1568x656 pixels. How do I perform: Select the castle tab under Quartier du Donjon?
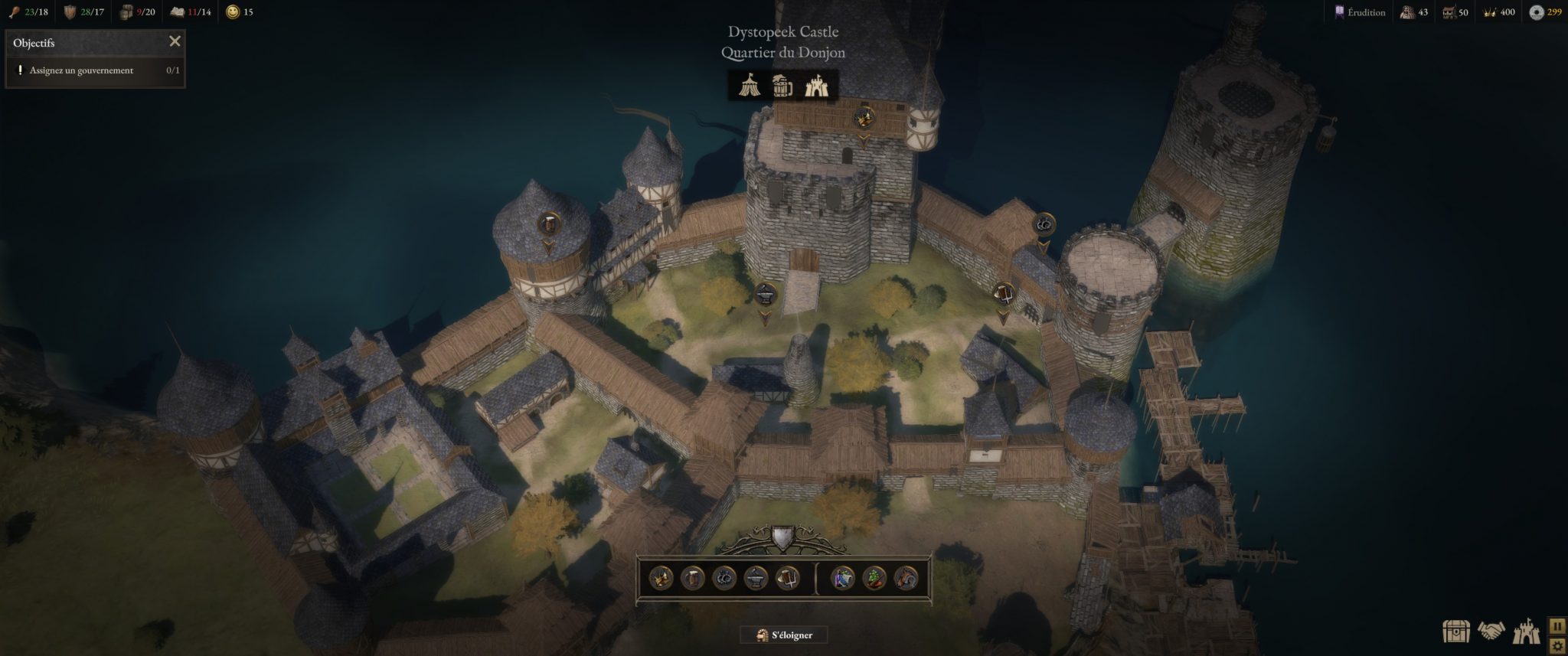(x=816, y=86)
